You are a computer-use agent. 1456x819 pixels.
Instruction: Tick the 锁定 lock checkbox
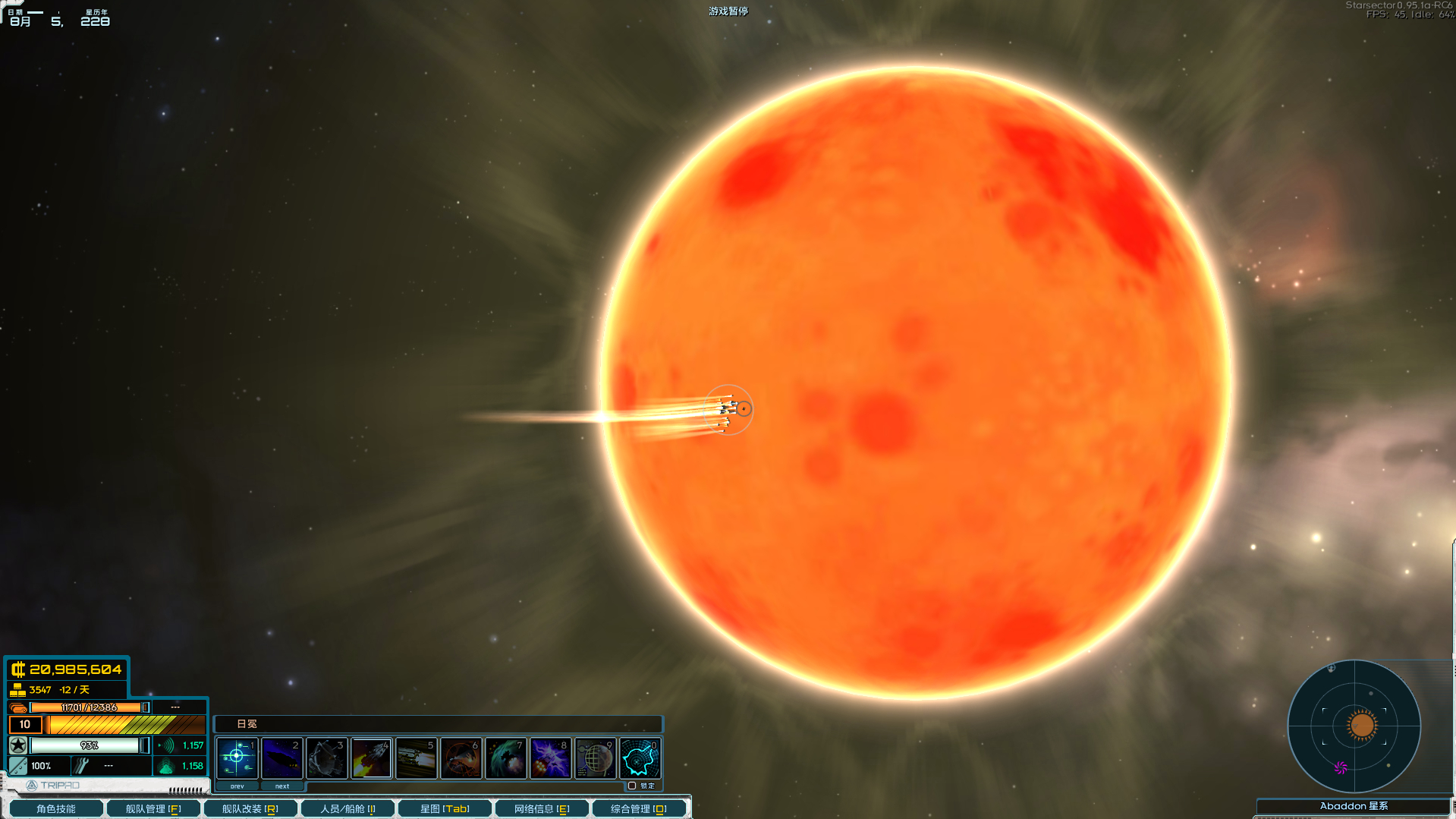point(632,786)
